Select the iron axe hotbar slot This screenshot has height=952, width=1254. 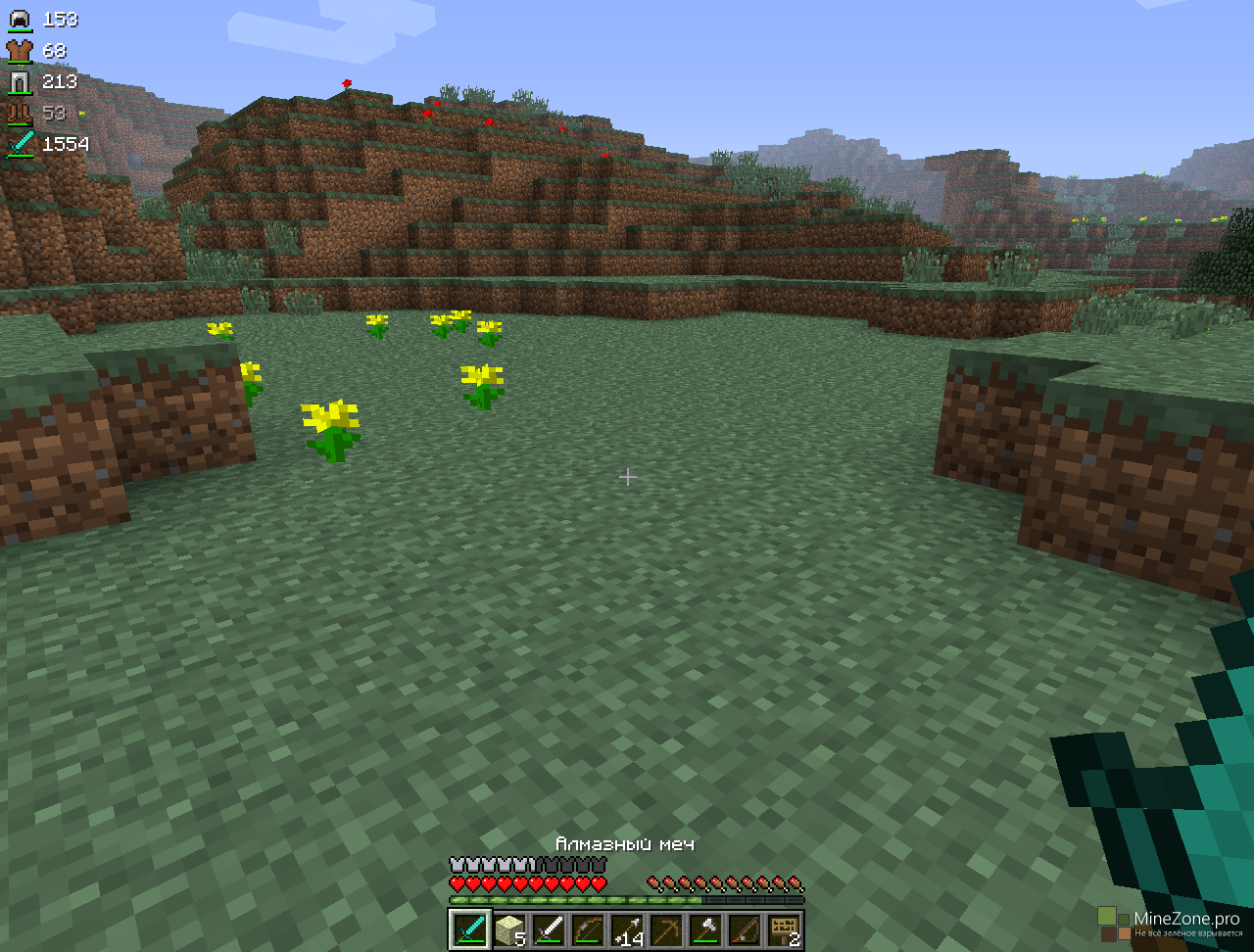[x=704, y=929]
